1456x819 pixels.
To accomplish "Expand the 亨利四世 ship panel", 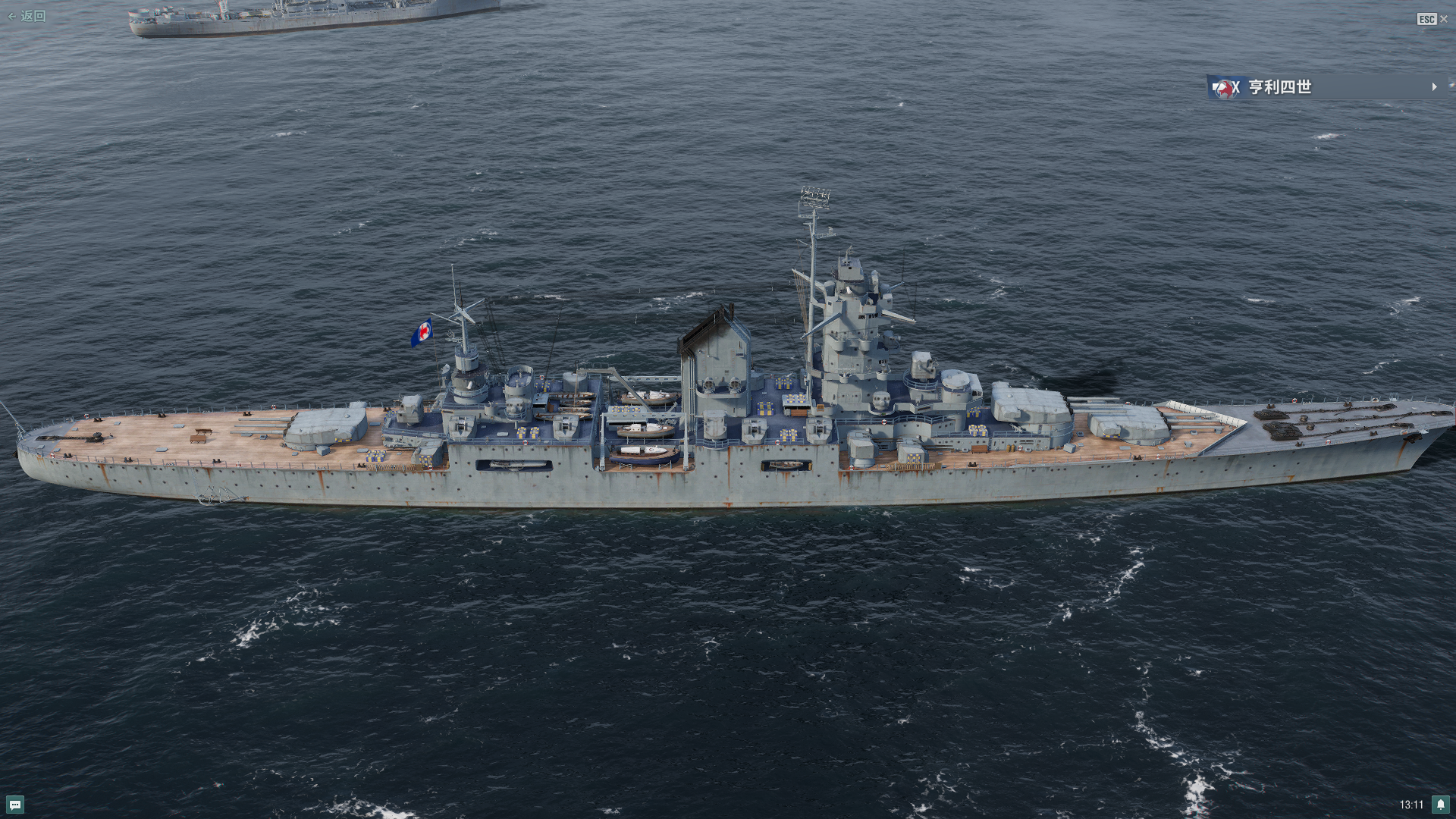I will point(1433,87).
